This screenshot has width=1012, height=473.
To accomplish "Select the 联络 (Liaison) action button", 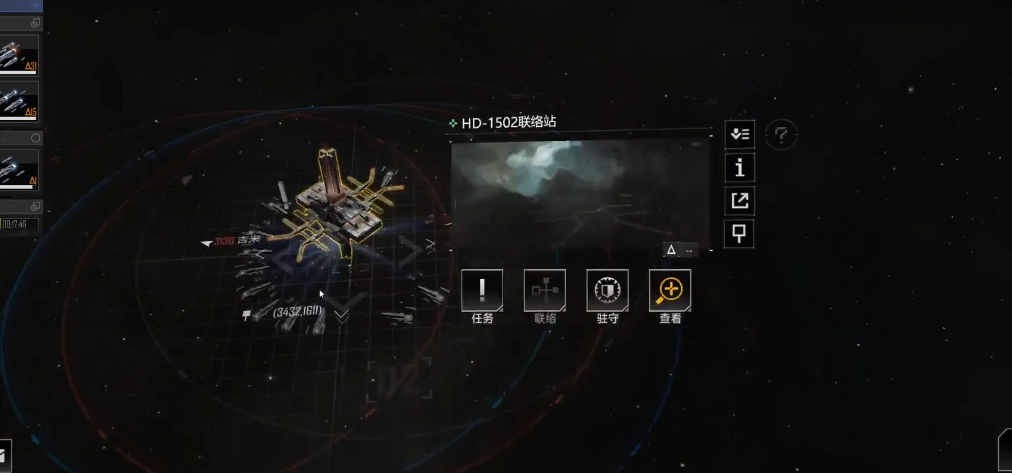I will tap(545, 290).
